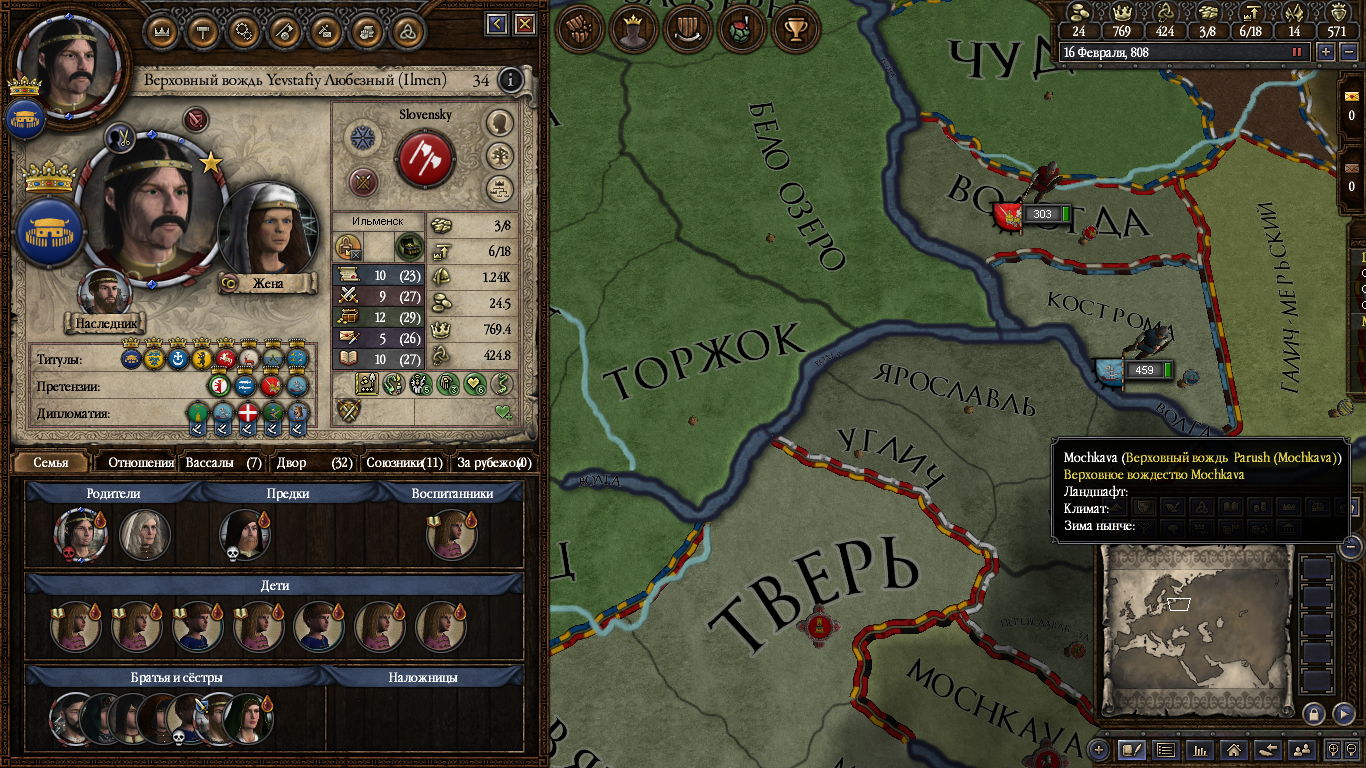The image size is (1366, 768).
Task: Click the minimap parchment of Europe
Action: [1196, 619]
